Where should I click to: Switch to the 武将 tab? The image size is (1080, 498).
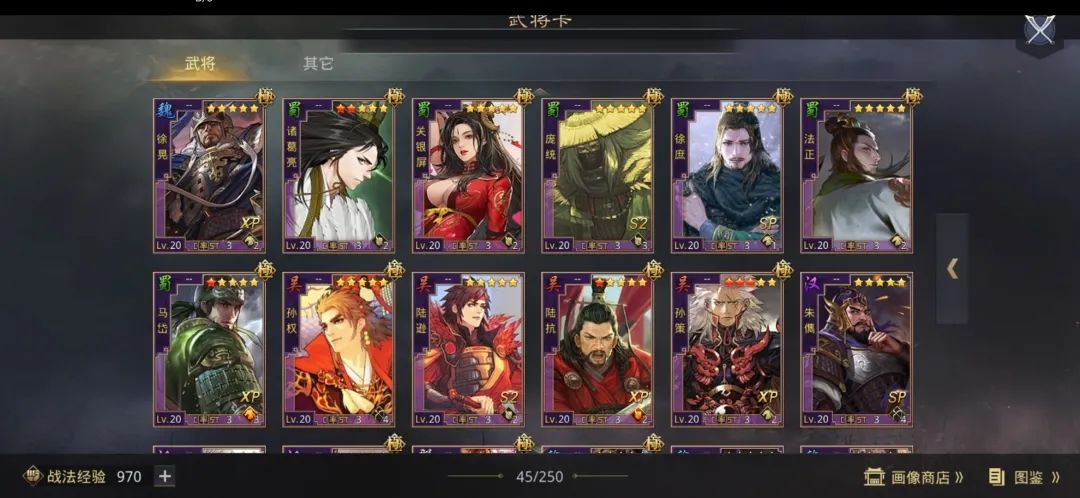tap(200, 64)
